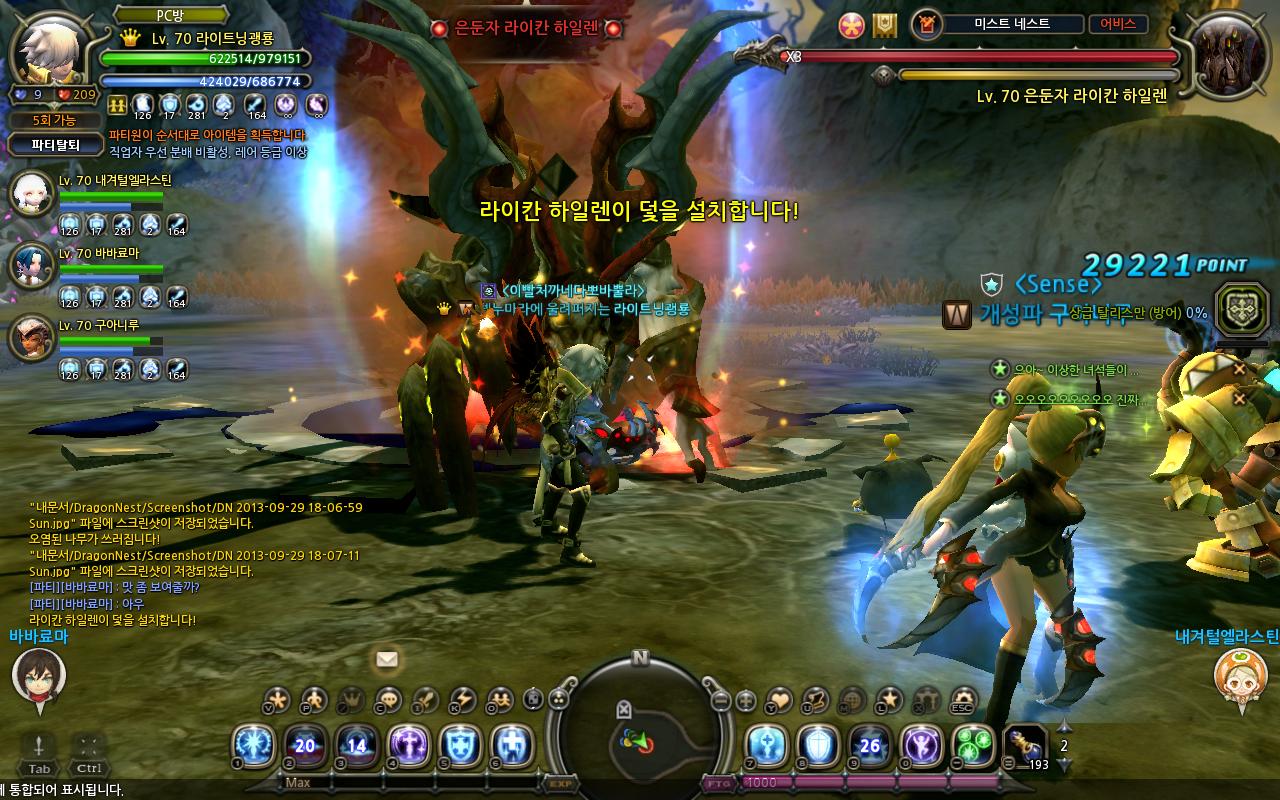Viewport: 1280px width, 800px height.
Task: Activate the blue shield-cross skill in slot 5
Action: coord(461,746)
